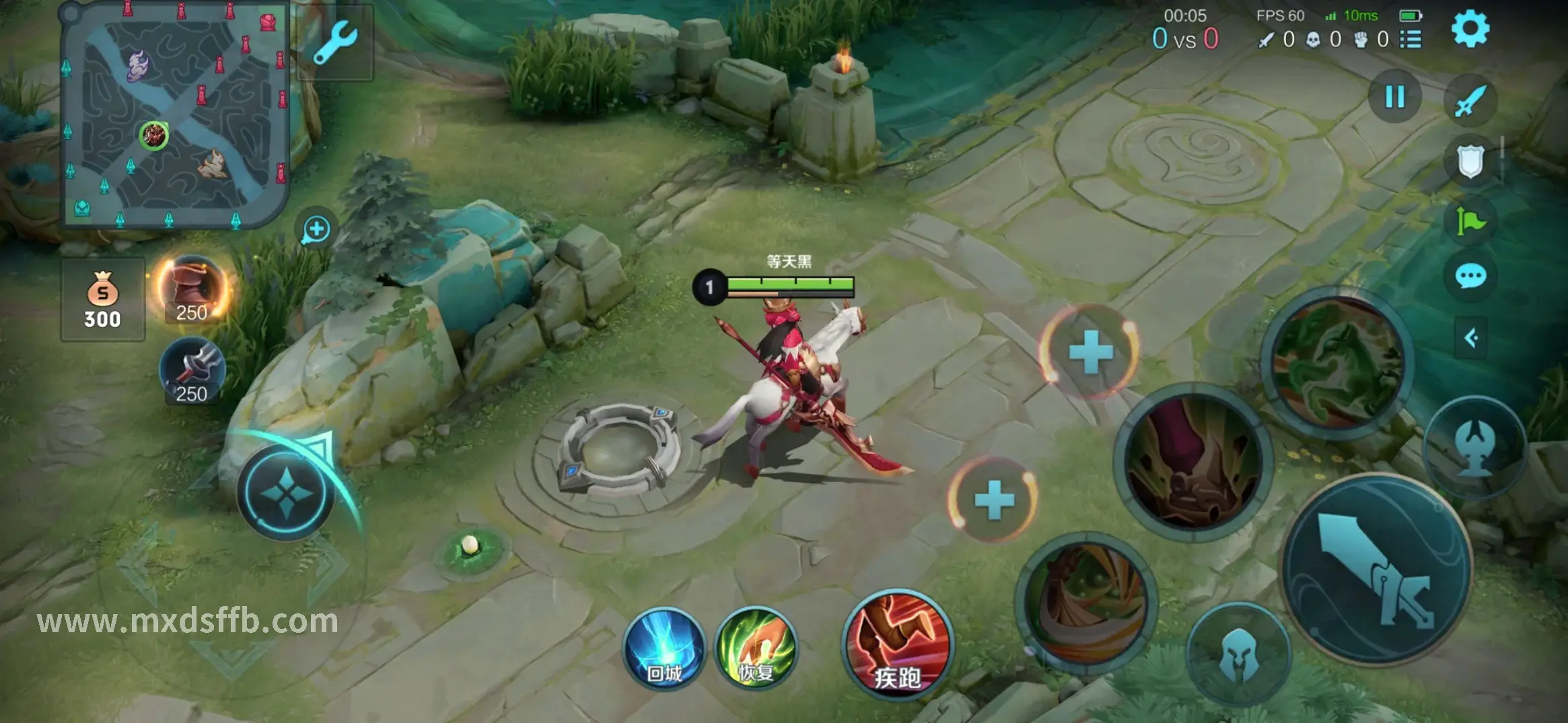Pause with the pause button
This screenshot has height=723, width=1568.
(1395, 97)
